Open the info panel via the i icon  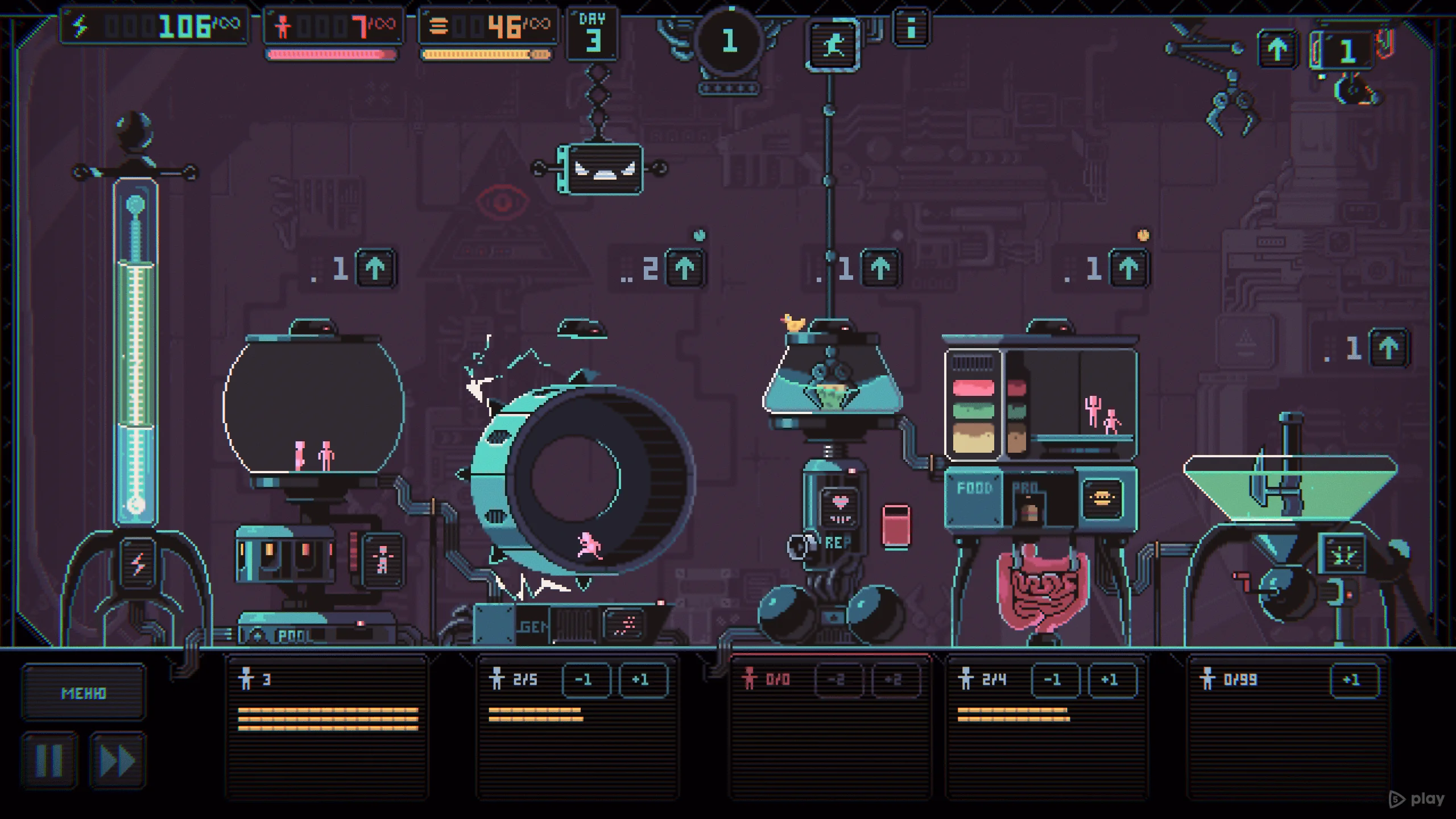point(910,28)
